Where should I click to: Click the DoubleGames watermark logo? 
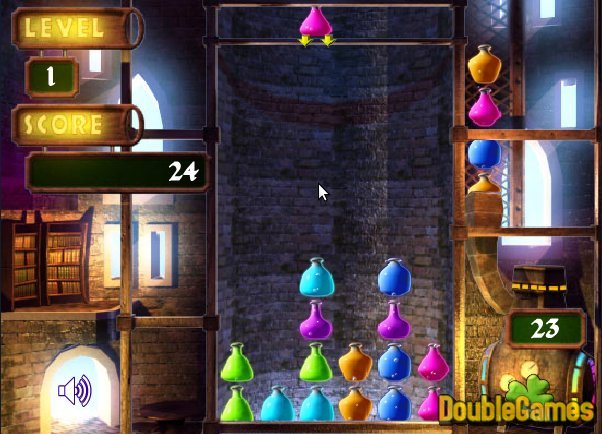coord(530,408)
